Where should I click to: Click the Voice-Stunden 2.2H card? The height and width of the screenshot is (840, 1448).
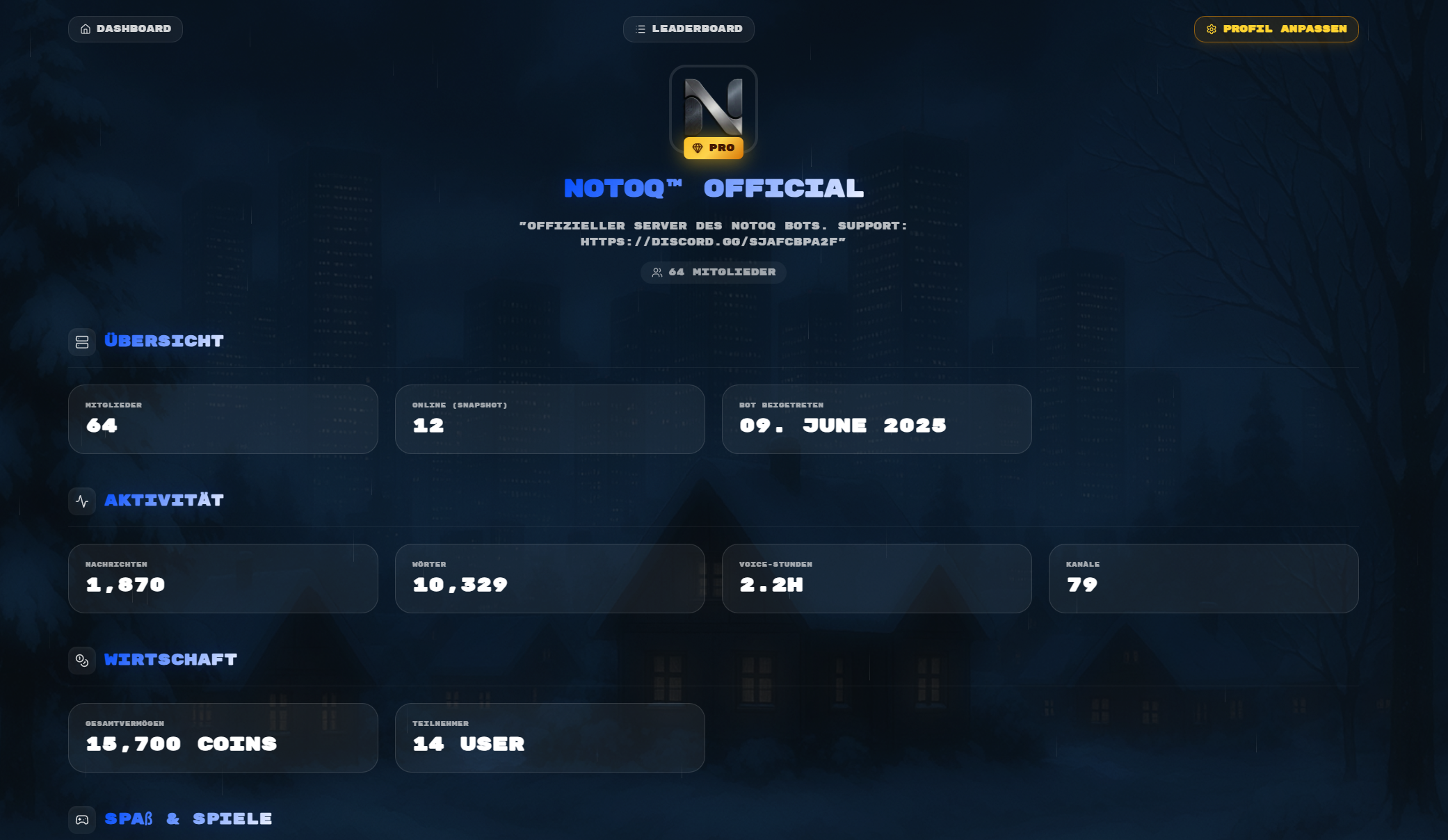click(x=877, y=579)
